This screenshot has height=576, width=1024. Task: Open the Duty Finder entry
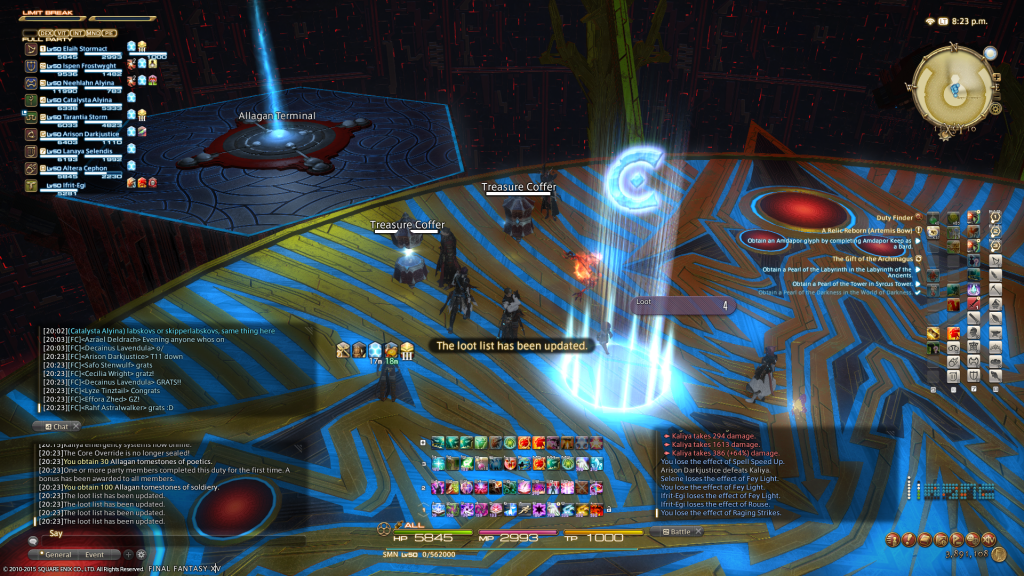coord(895,217)
